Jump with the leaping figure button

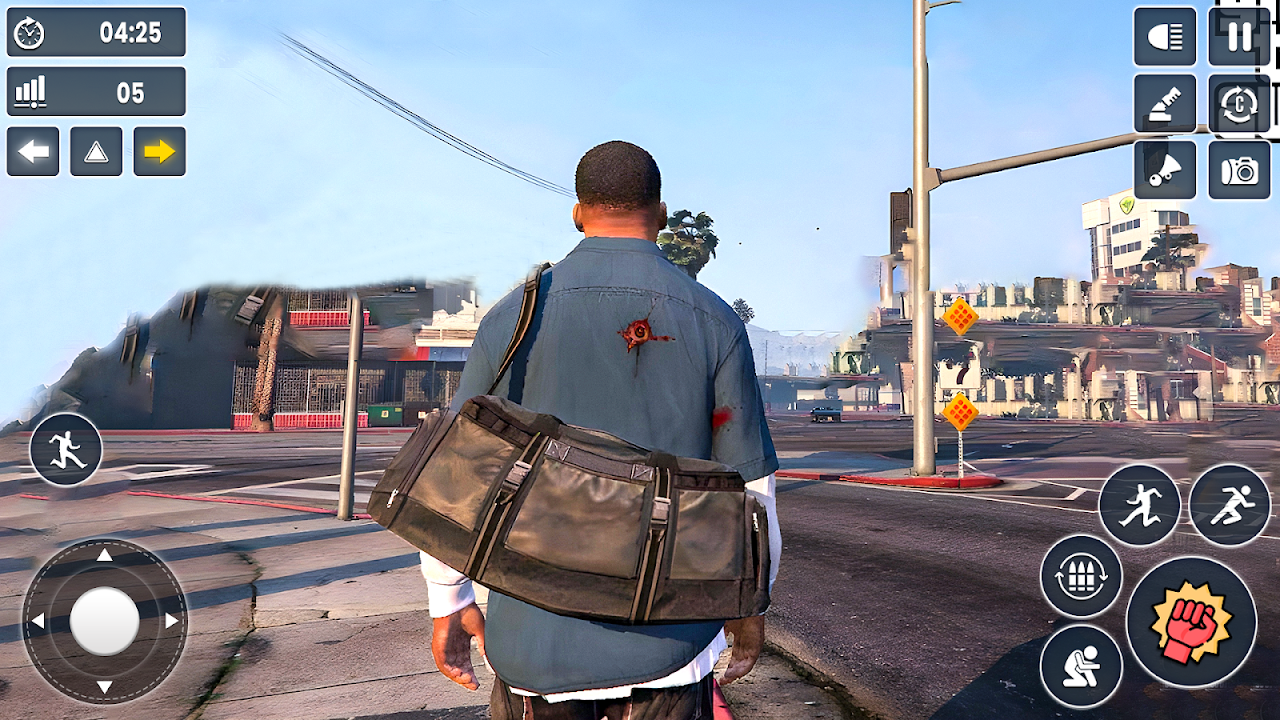tap(1139, 505)
